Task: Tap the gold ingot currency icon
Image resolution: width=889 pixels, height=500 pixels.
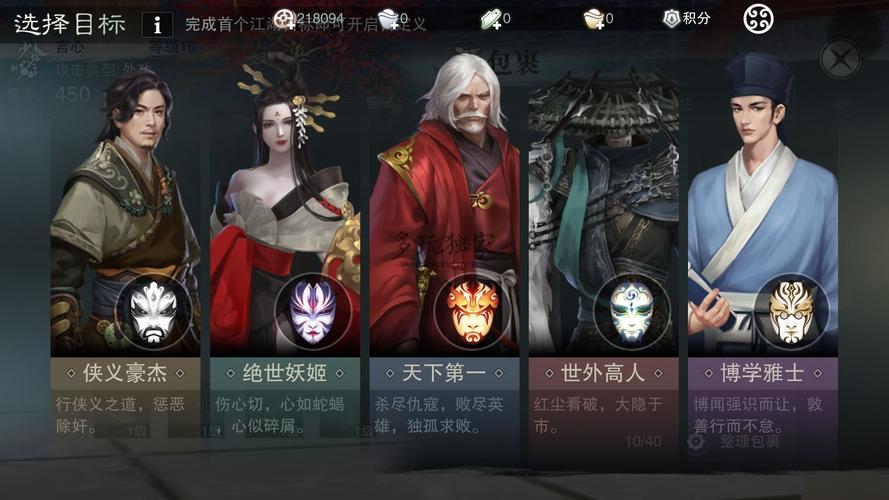Action: coord(594,18)
